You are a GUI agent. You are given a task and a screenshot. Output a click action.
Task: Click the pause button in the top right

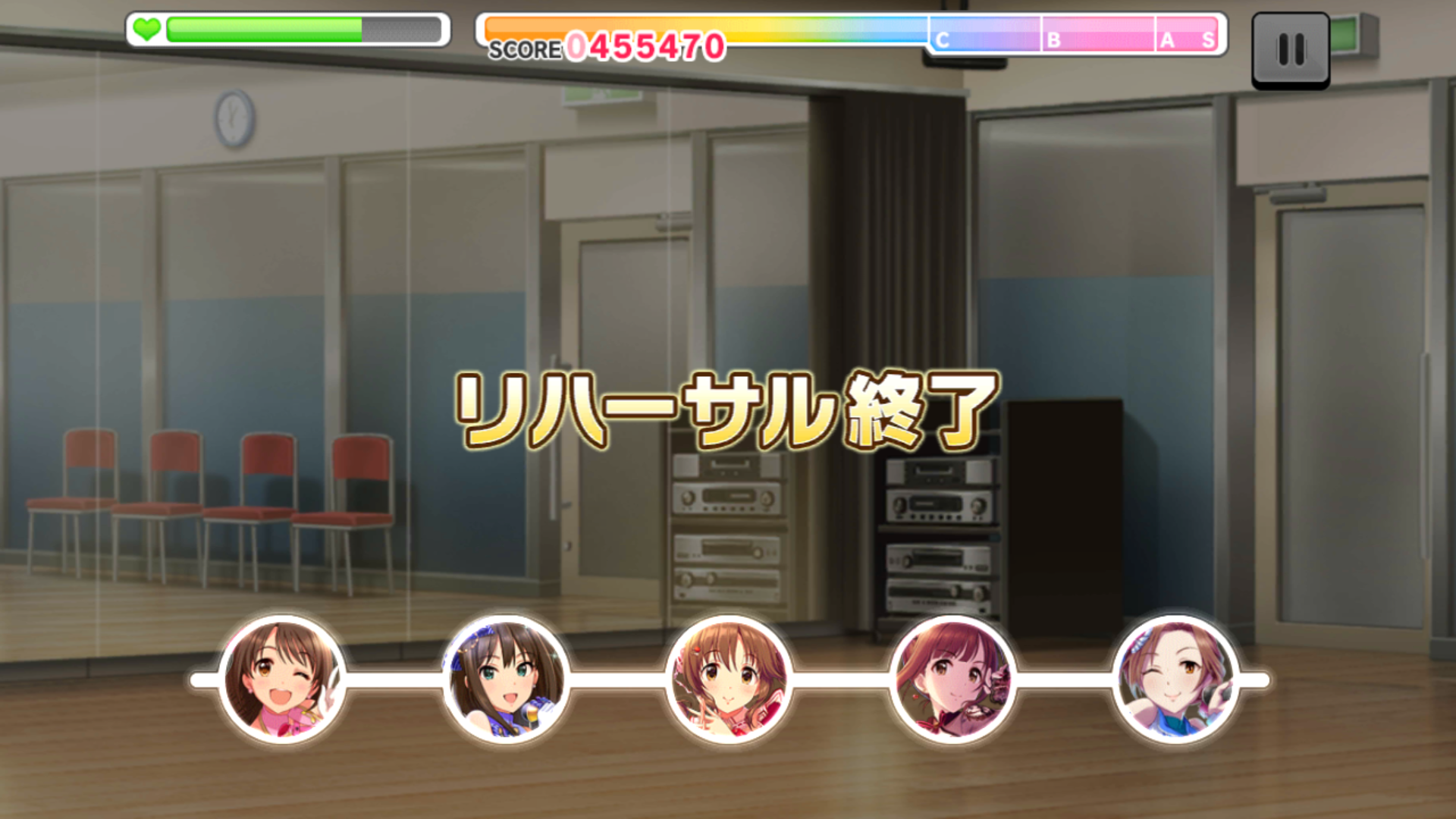(x=1291, y=49)
